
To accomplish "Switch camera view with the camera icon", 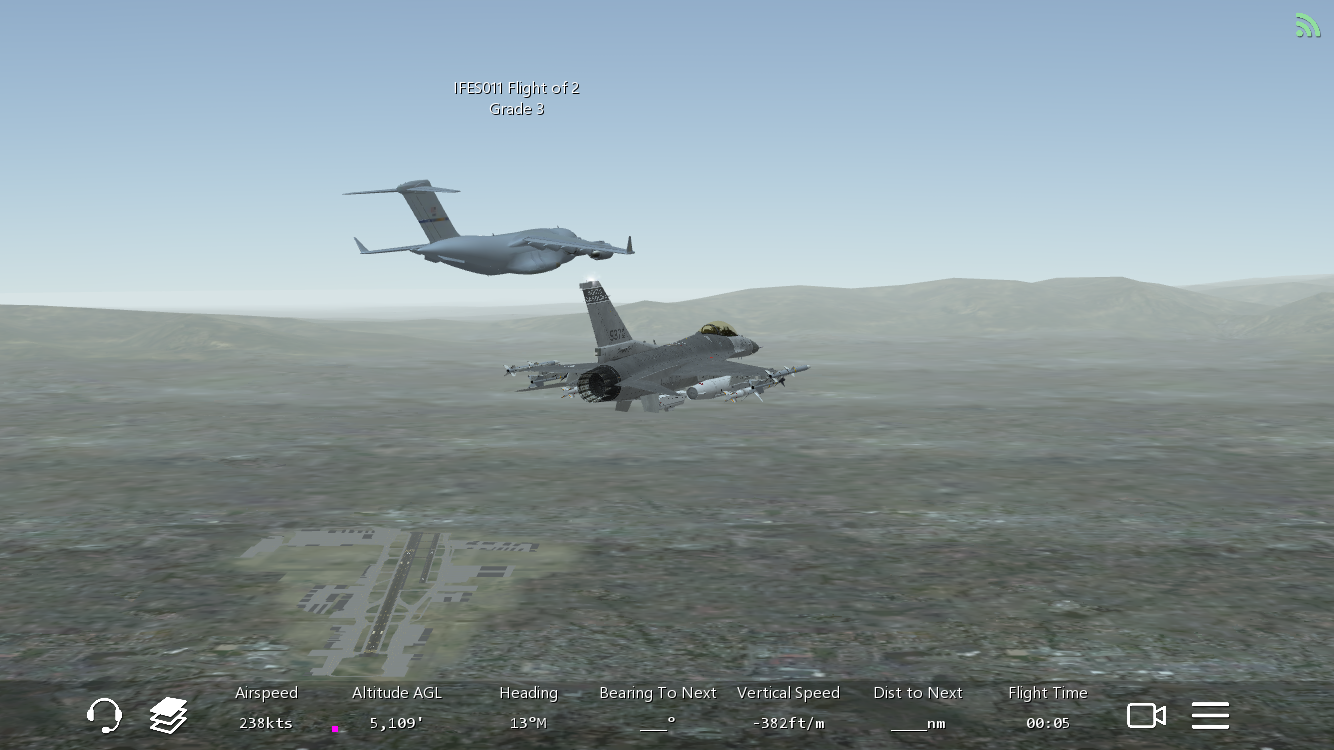I will pos(1146,715).
